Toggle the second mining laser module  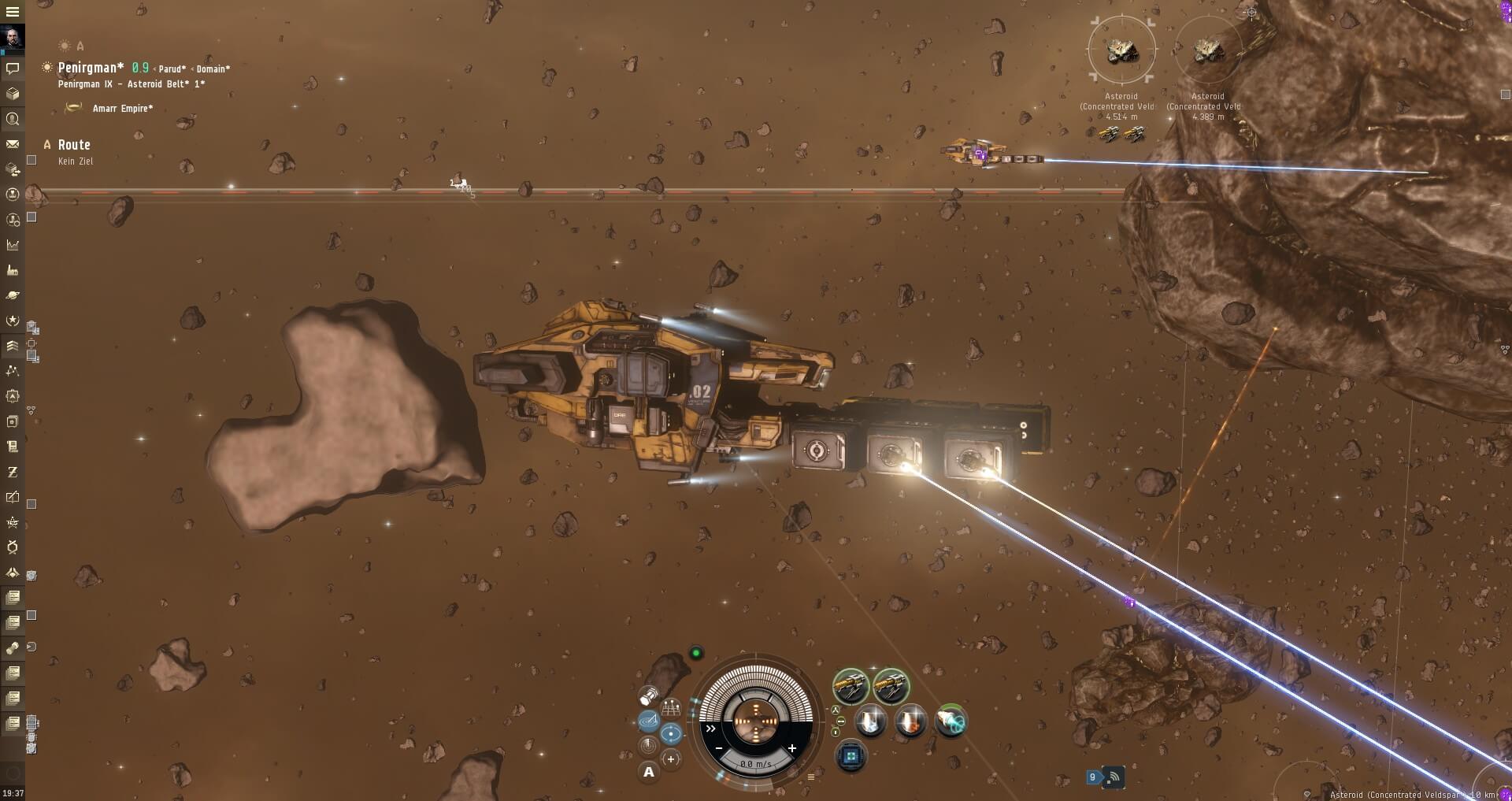[891, 686]
